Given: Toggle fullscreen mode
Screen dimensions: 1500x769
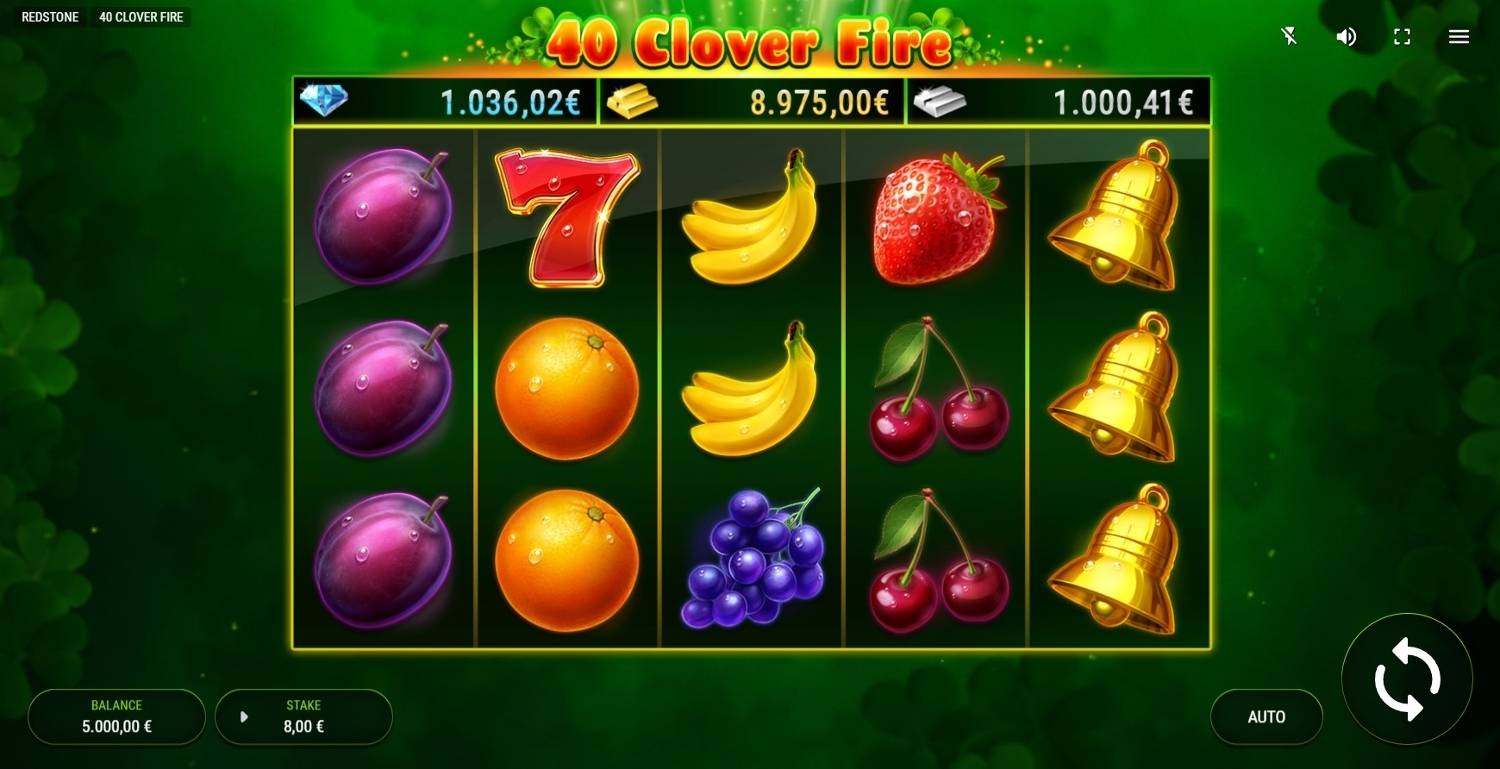Looking at the screenshot, I should (1402, 36).
